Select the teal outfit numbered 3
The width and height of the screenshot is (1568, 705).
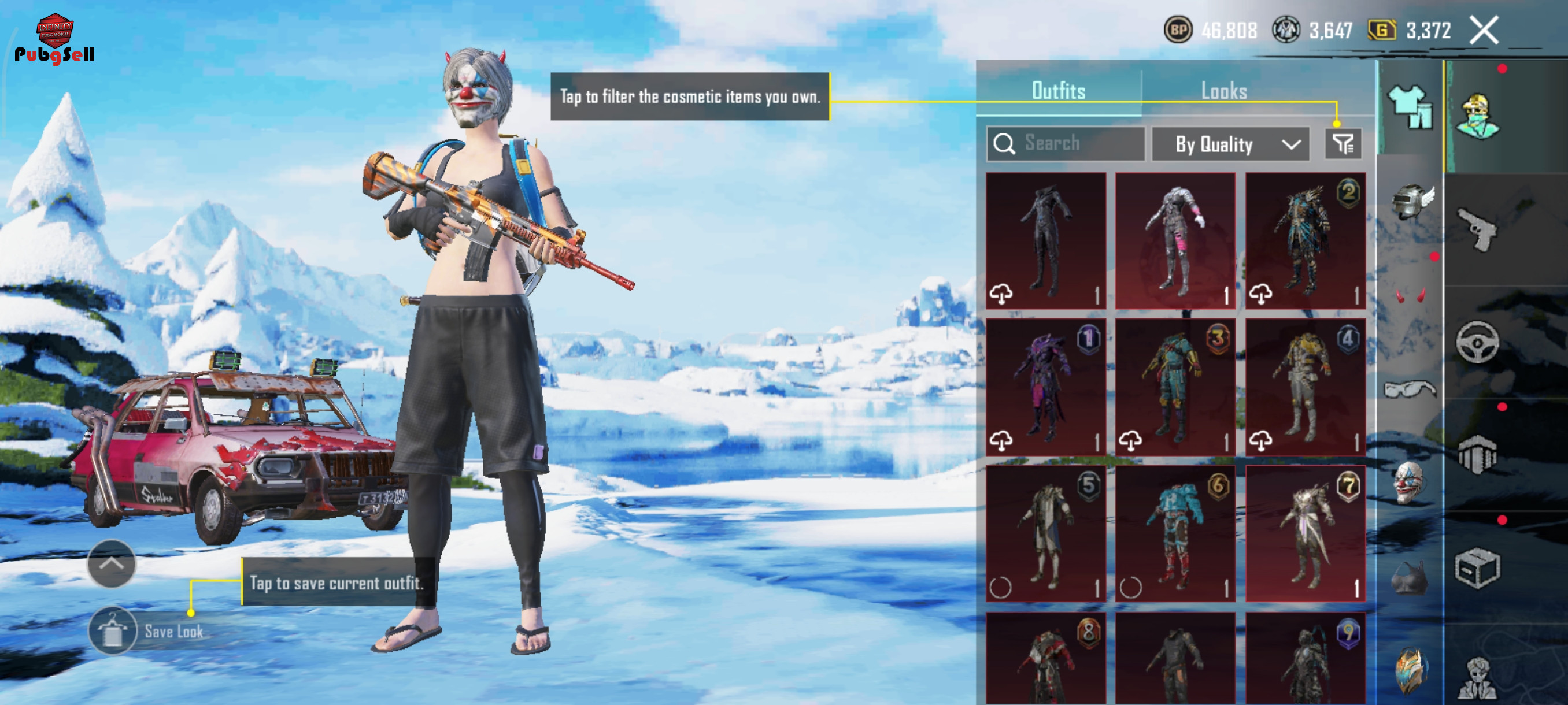click(1175, 386)
